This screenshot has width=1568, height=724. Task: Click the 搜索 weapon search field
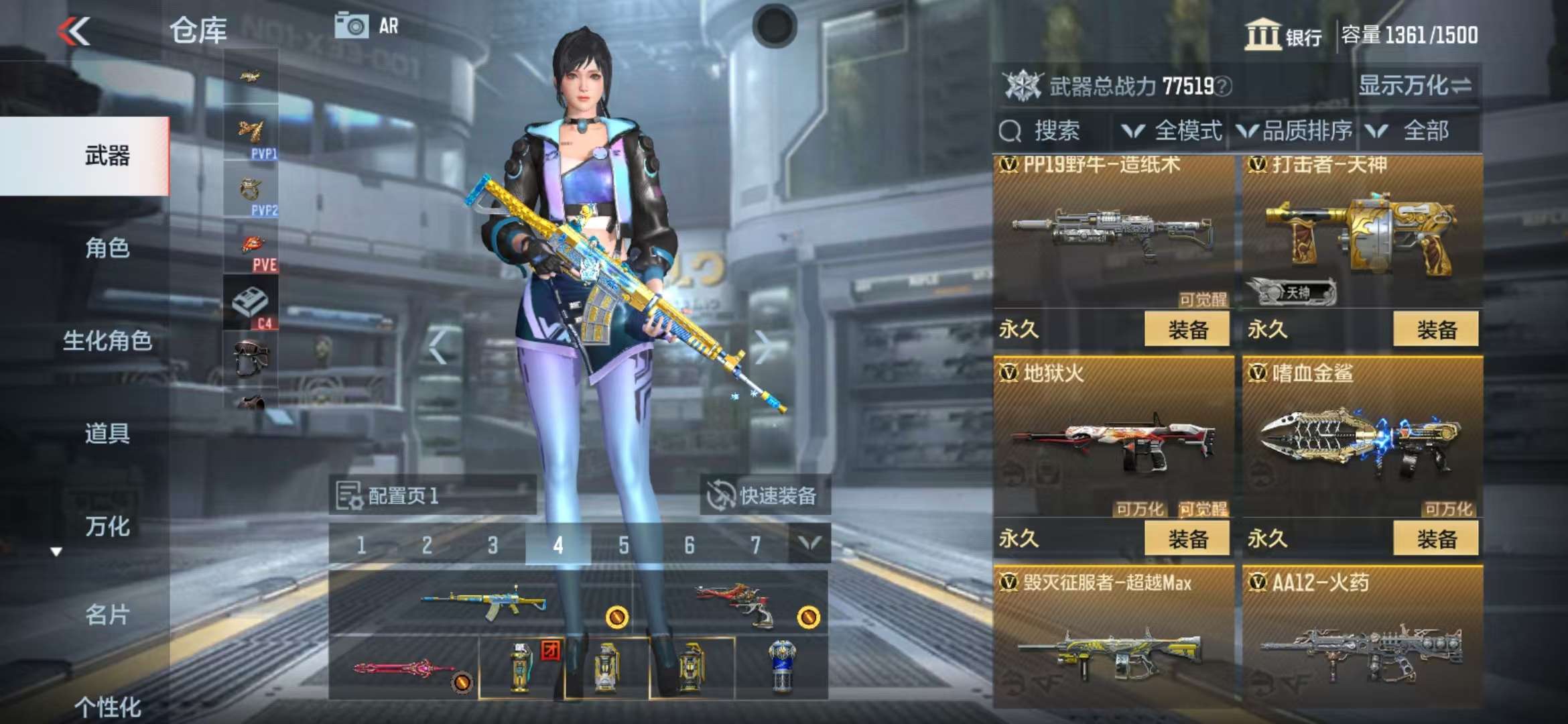[x=1055, y=131]
